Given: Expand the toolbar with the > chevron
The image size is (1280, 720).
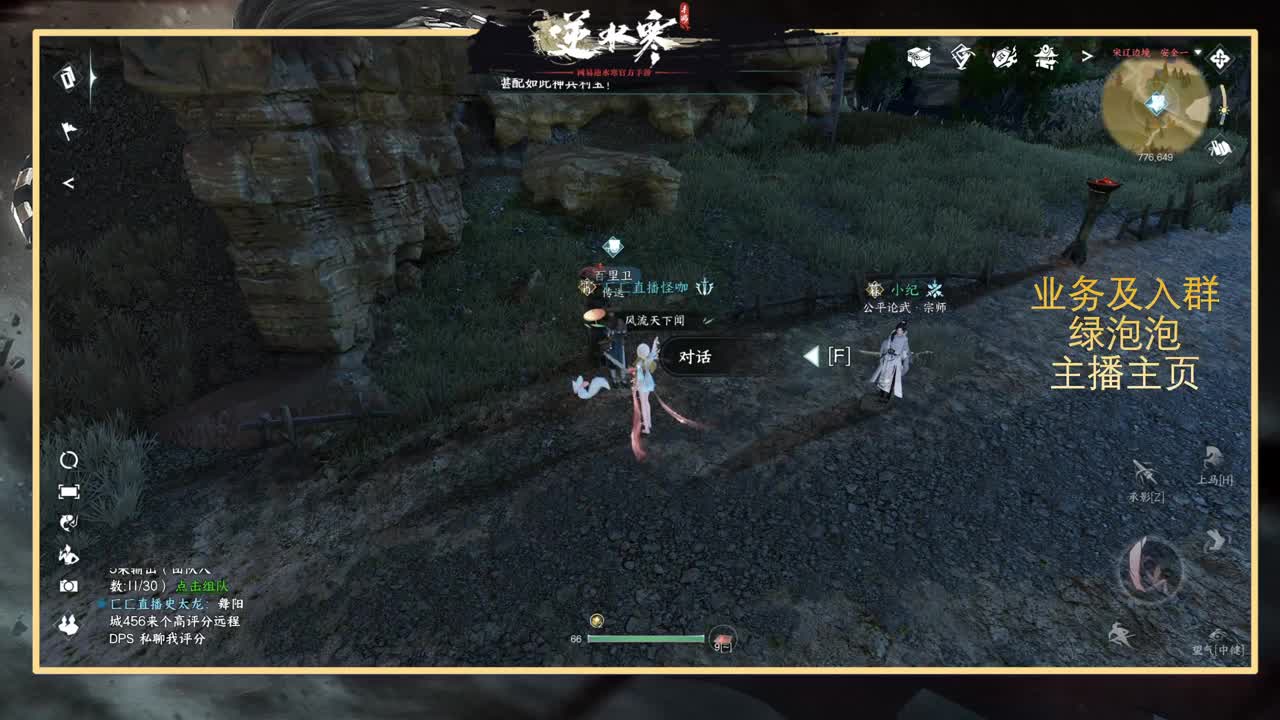Looking at the screenshot, I should coord(1087,57).
